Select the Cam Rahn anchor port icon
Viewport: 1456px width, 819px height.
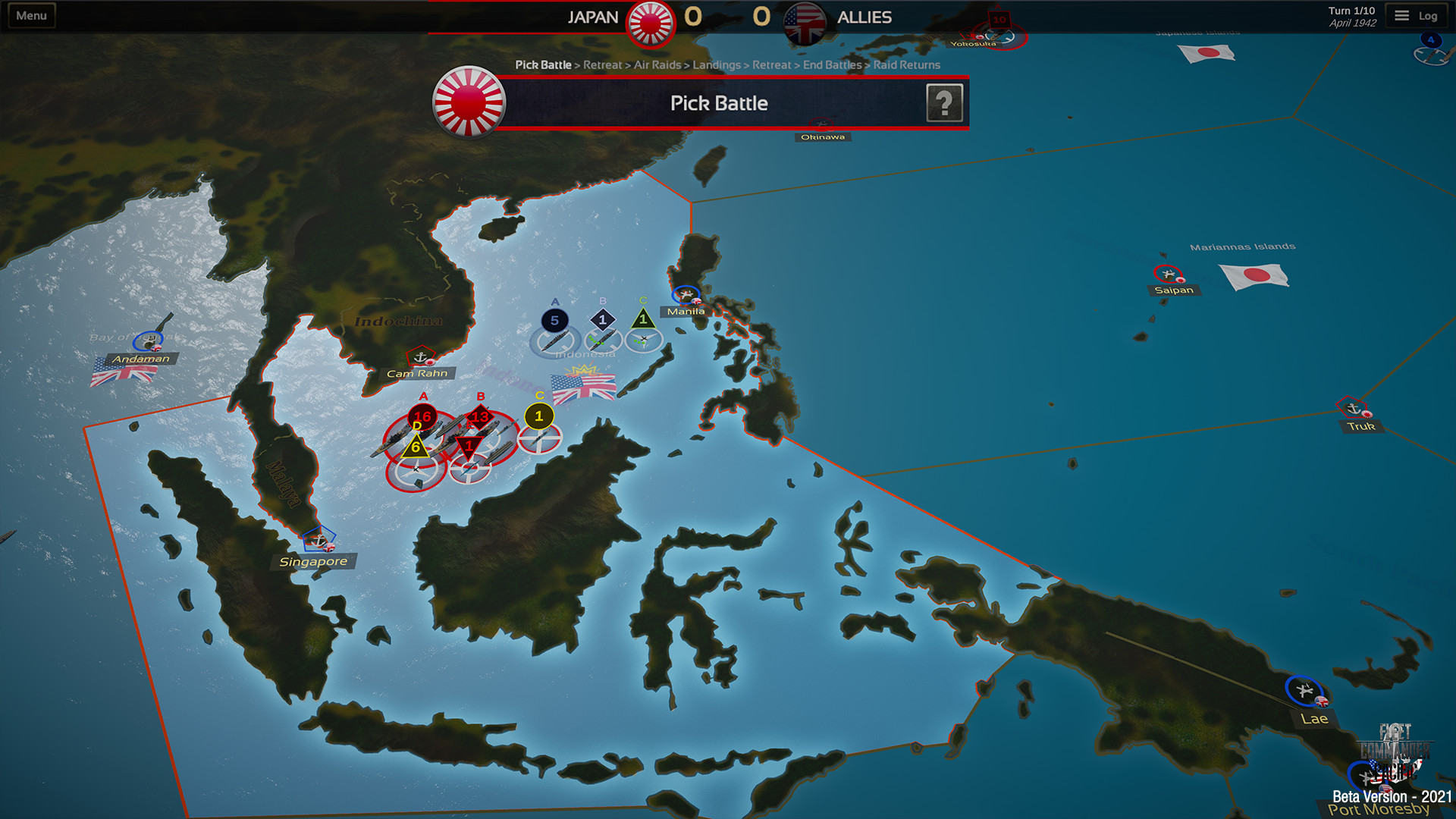[419, 356]
